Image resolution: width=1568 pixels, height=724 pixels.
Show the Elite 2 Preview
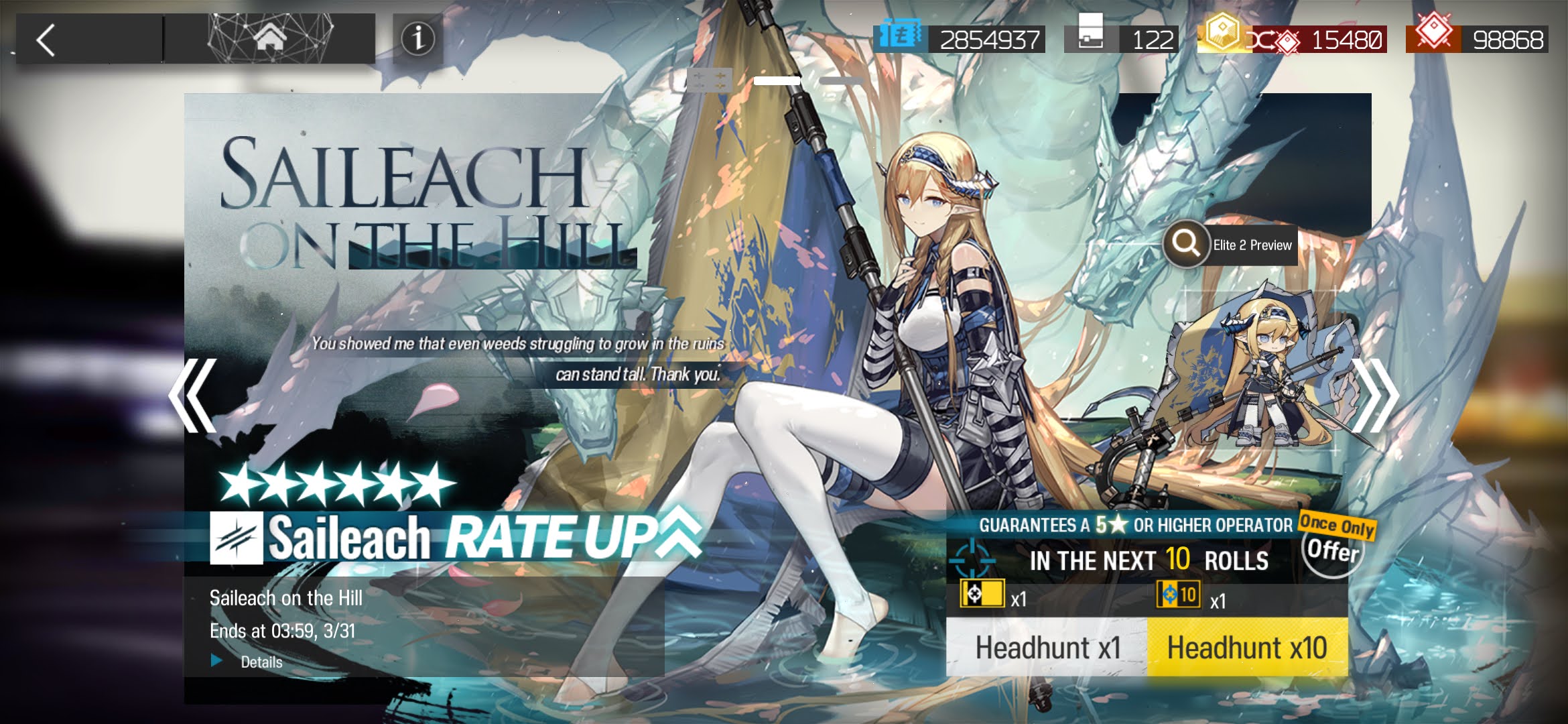1230,245
